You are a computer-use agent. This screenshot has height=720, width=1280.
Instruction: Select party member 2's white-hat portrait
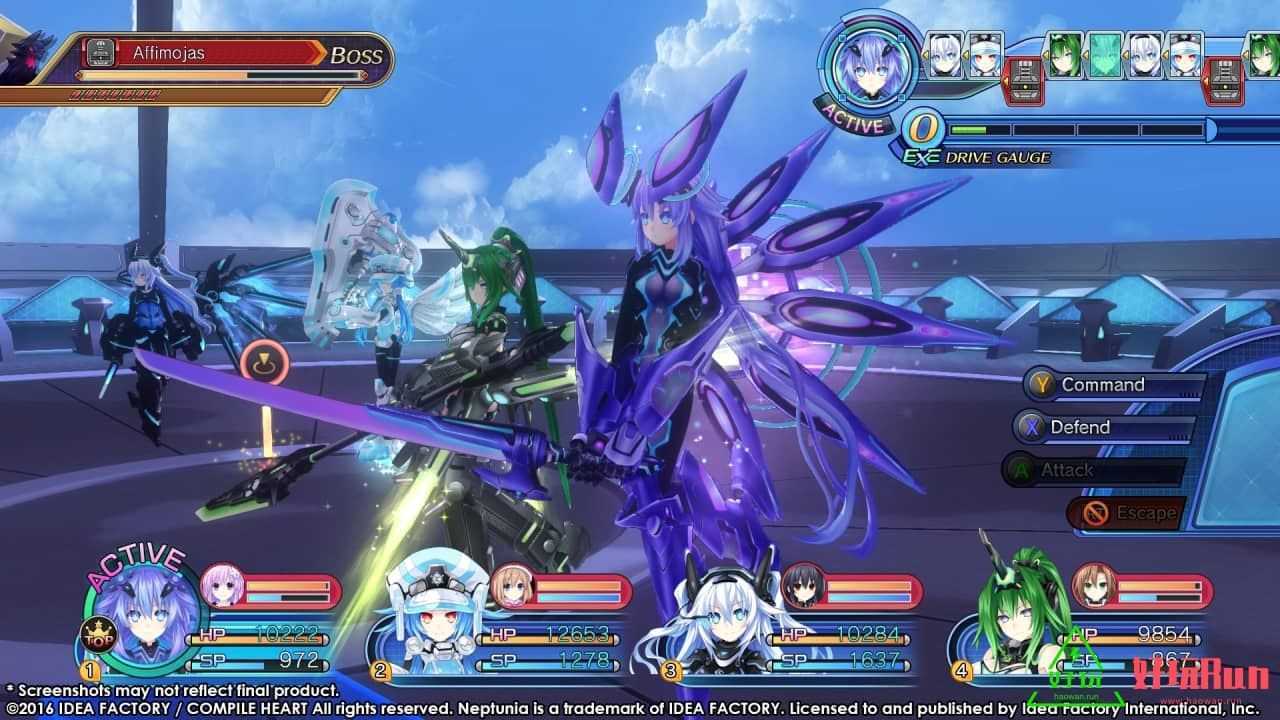point(423,614)
